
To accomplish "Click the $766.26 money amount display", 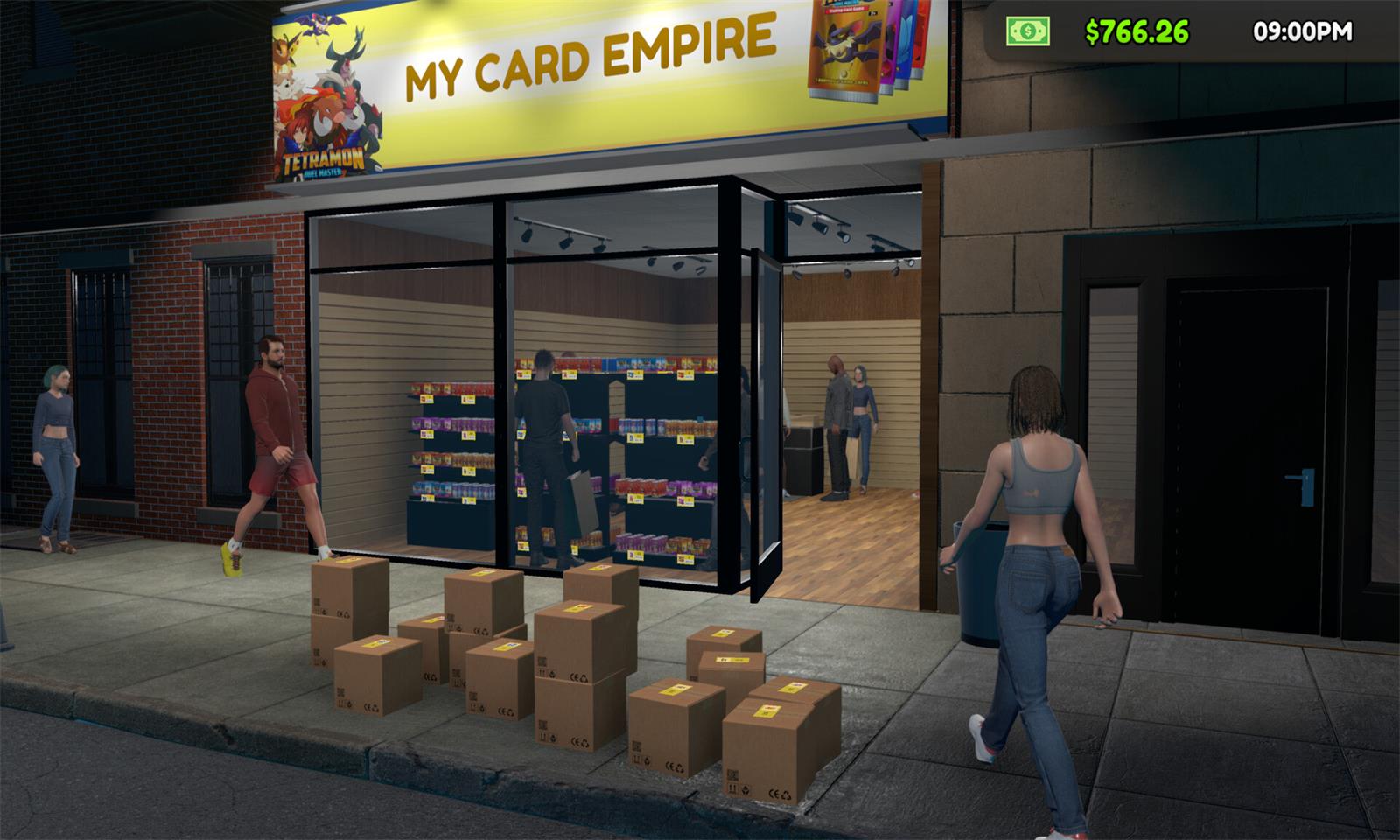I will [x=1133, y=31].
